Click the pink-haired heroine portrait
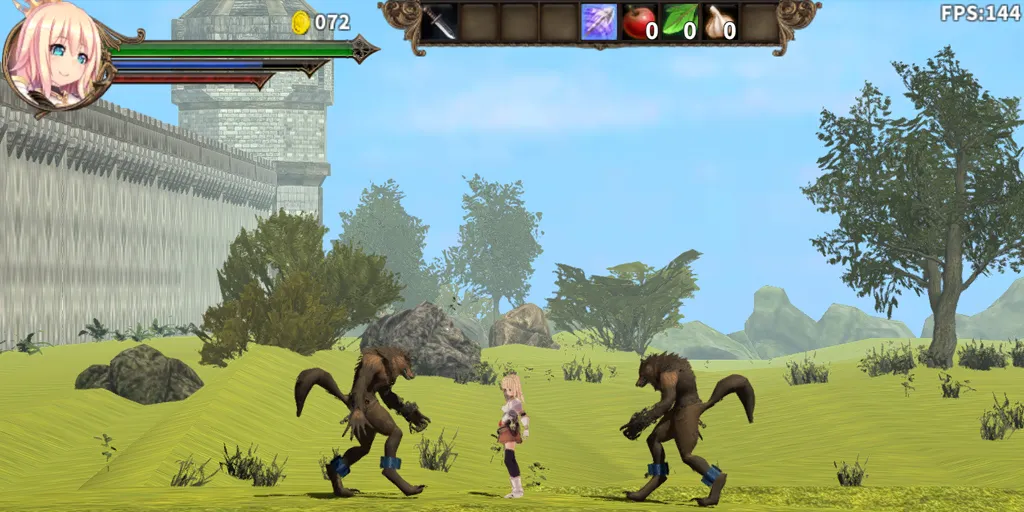 [55, 55]
